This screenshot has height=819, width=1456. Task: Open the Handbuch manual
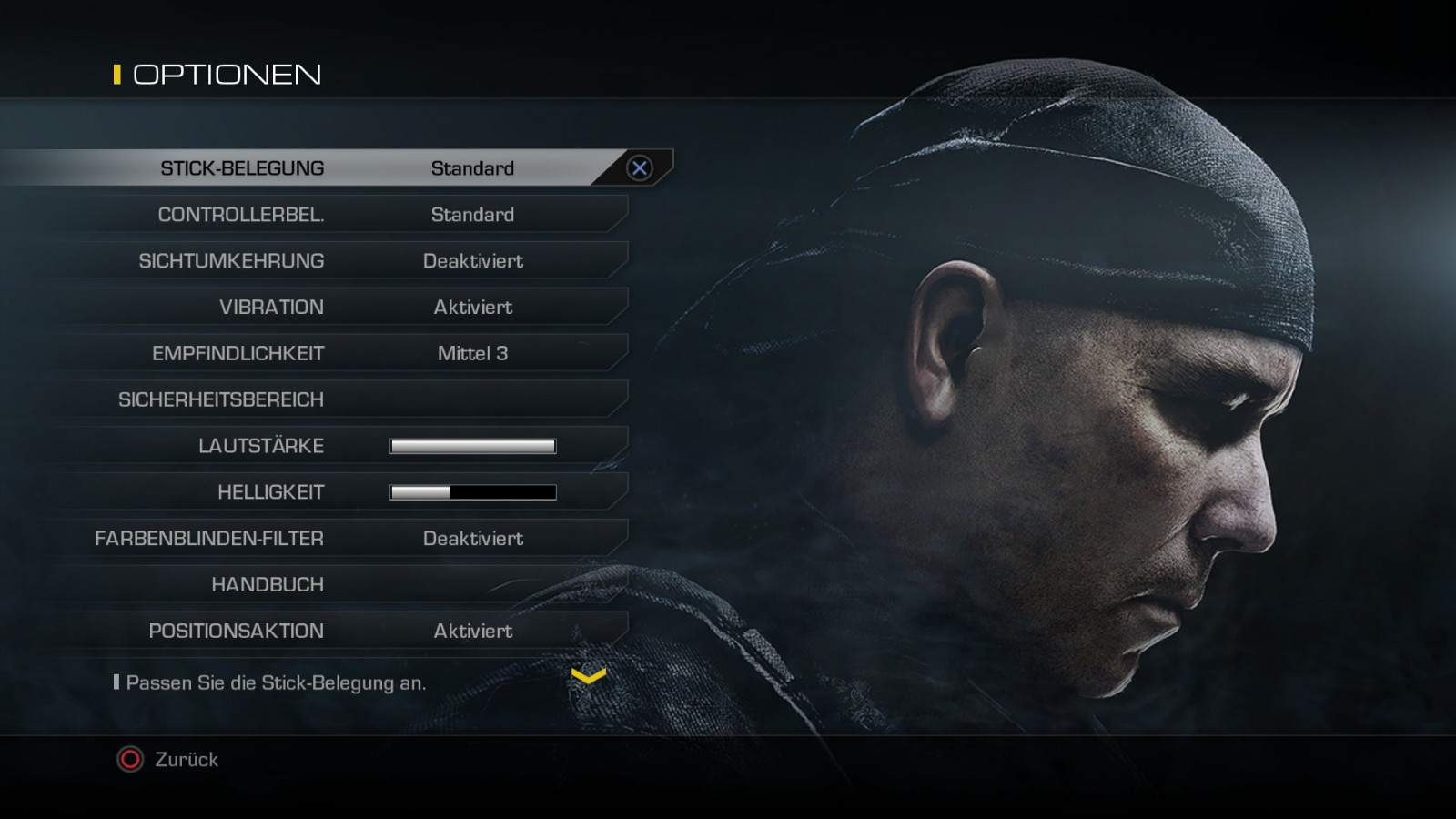[337, 585]
